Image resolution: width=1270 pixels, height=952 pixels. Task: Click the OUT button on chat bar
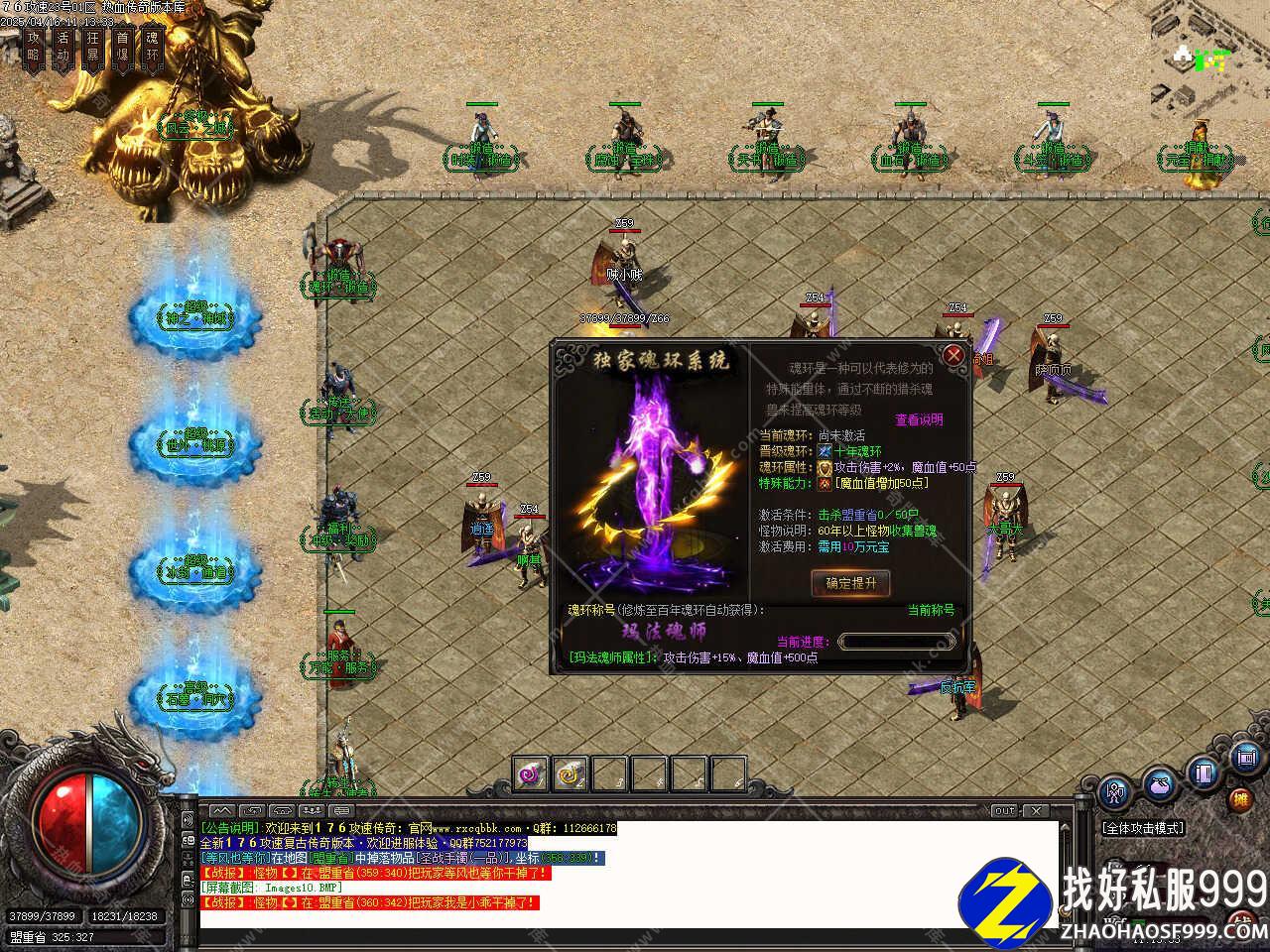[x=1005, y=811]
